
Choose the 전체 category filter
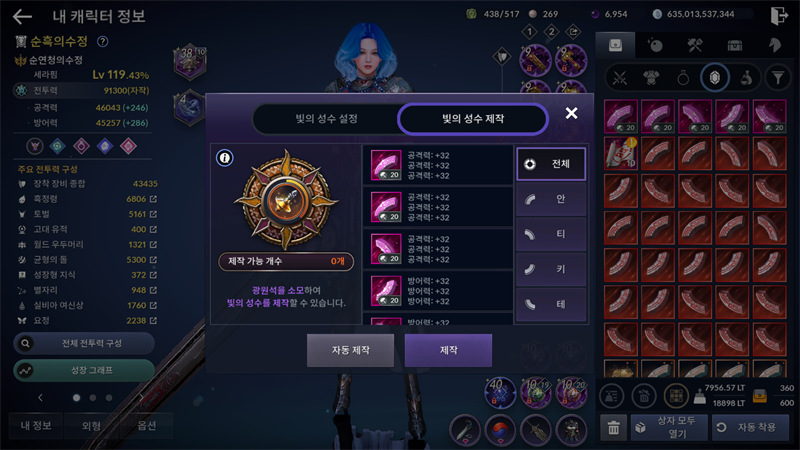(550, 164)
